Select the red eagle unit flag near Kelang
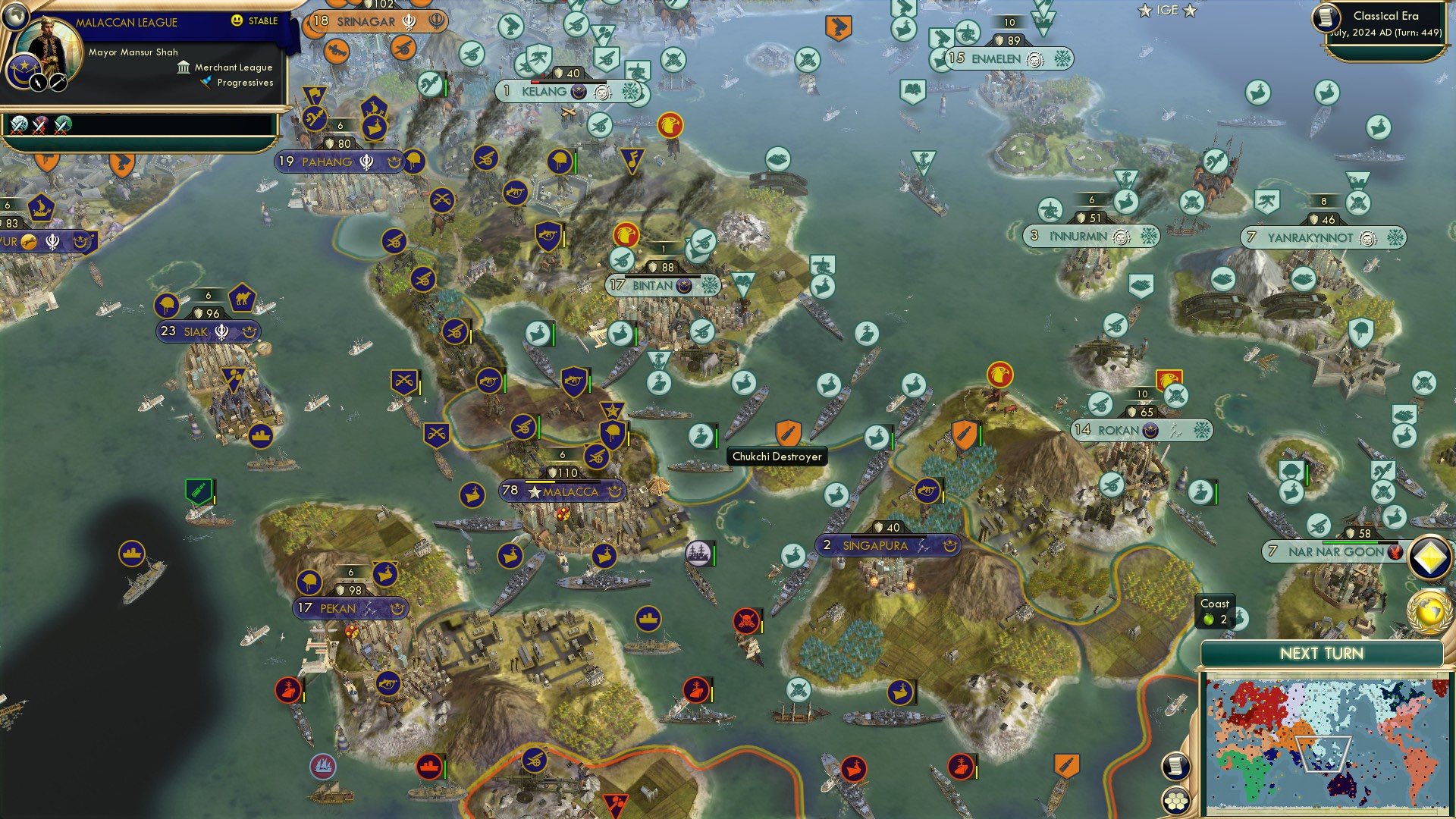 669,124
